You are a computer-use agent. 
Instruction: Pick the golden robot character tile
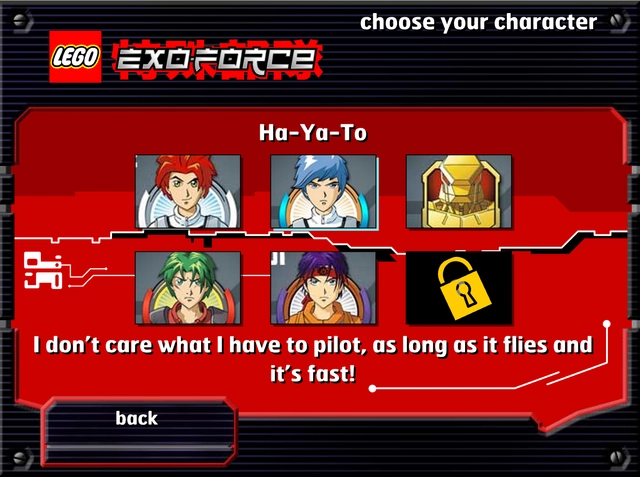point(458,191)
